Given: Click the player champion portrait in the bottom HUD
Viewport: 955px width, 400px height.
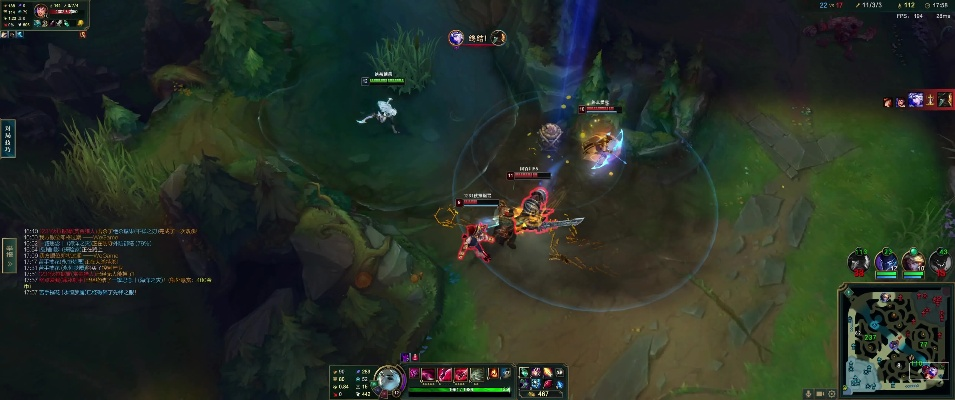Looking at the screenshot, I should (386, 378).
